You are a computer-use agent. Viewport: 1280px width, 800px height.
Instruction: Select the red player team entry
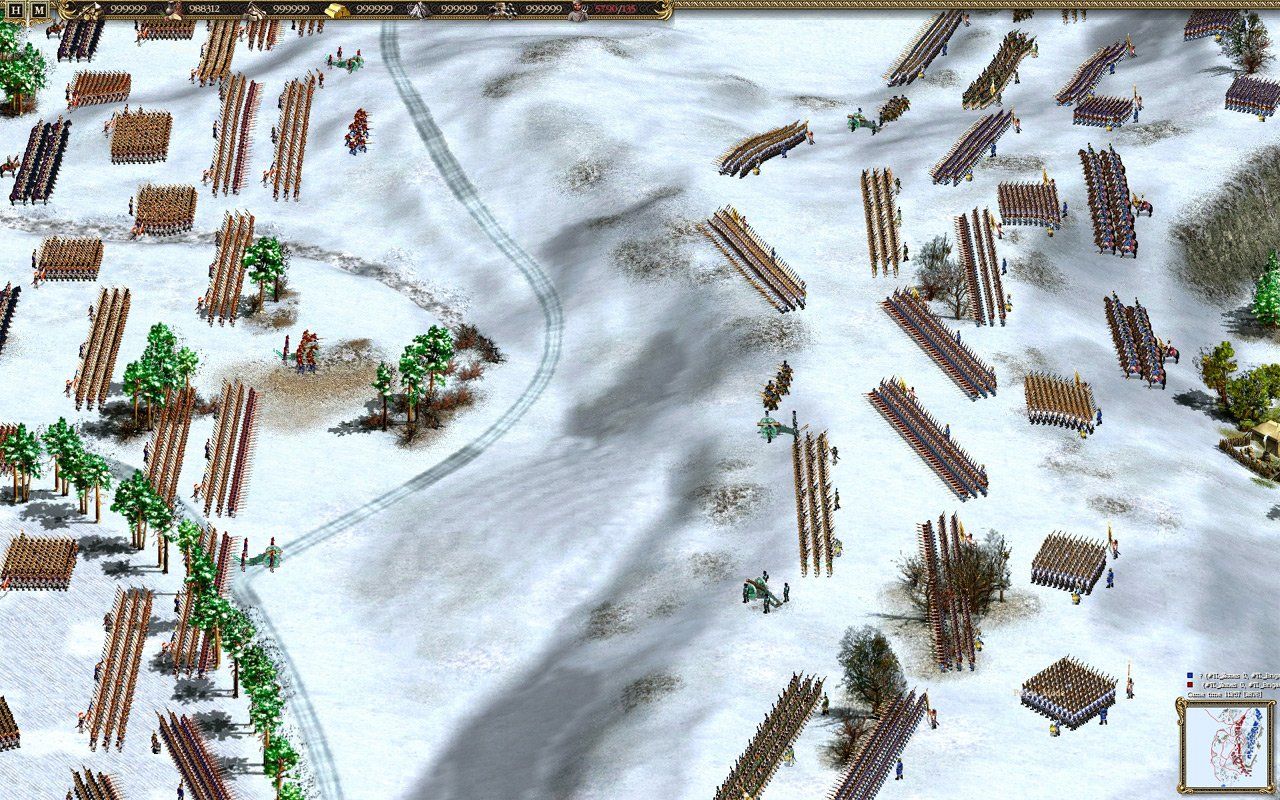tap(1240, 685)
